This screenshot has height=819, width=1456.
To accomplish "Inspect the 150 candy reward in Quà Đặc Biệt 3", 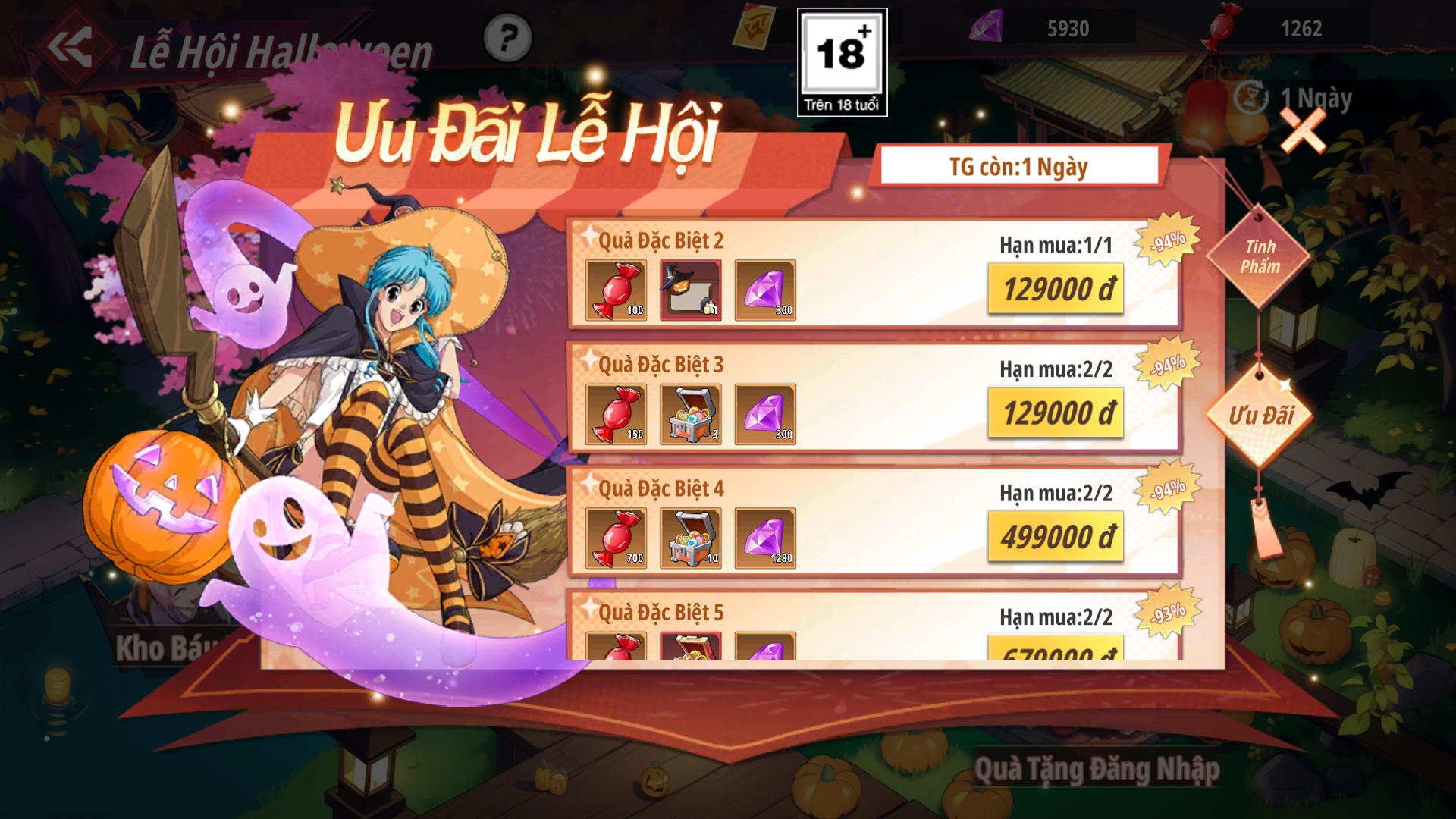I will pos(616,414).
